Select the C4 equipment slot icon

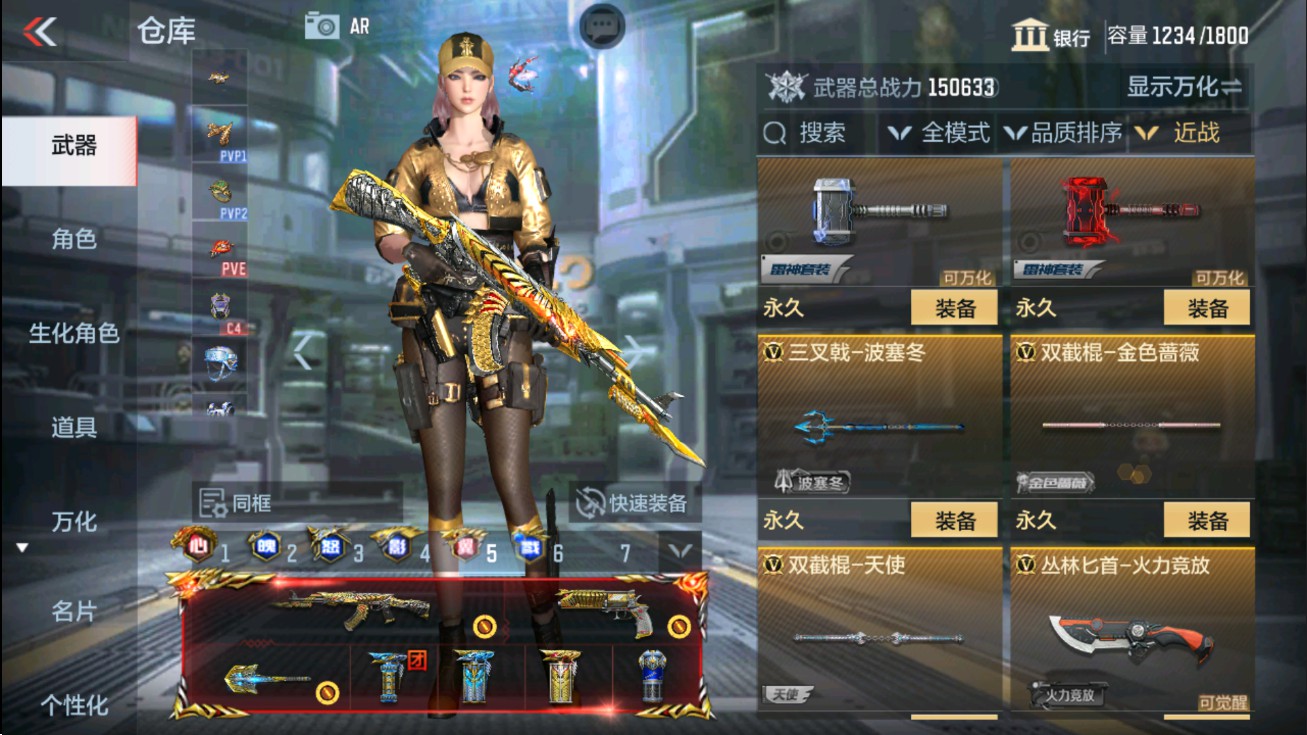click(x=219, y=306)
